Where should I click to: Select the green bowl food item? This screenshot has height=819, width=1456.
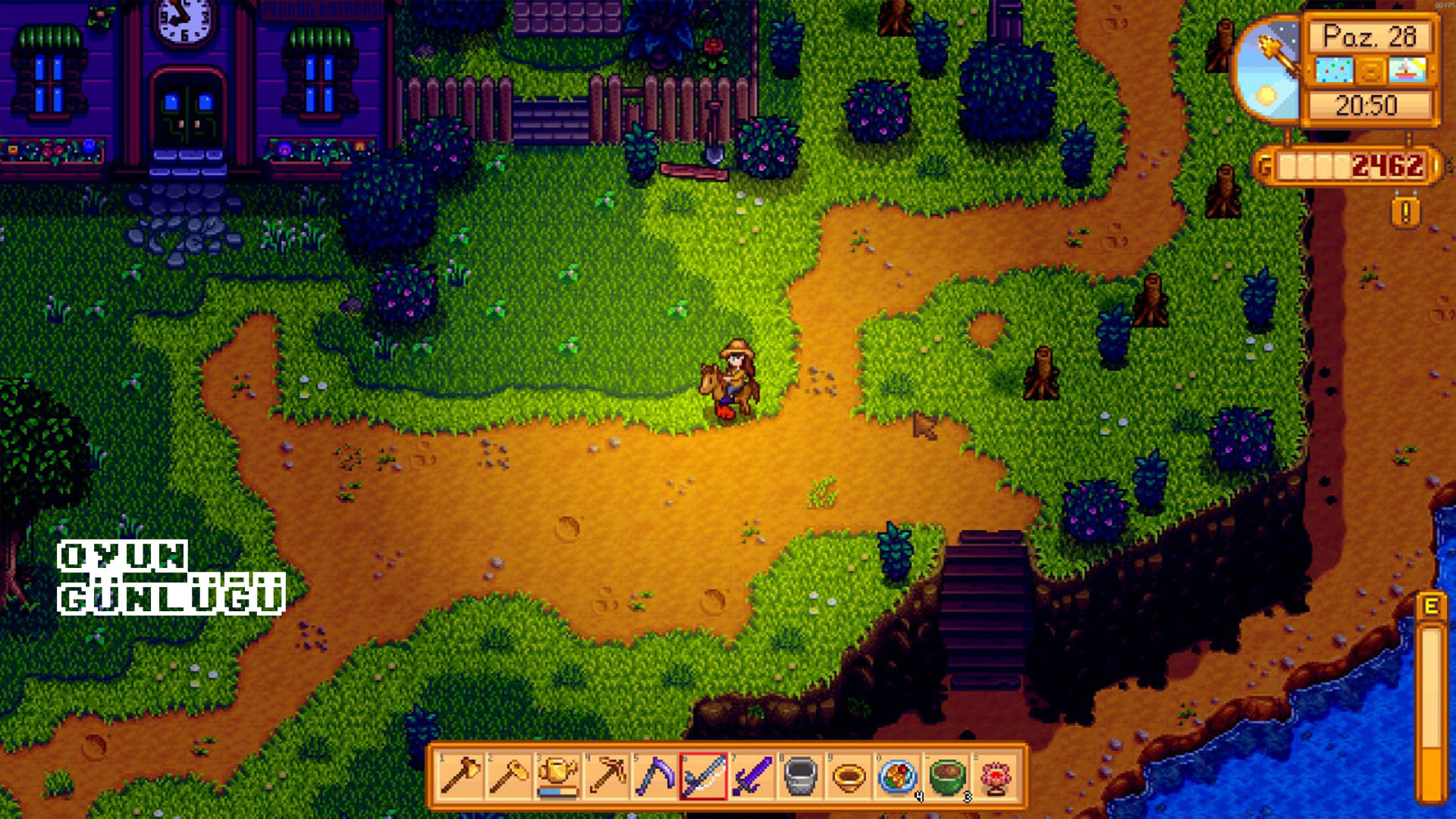click(x=946, y=777)
